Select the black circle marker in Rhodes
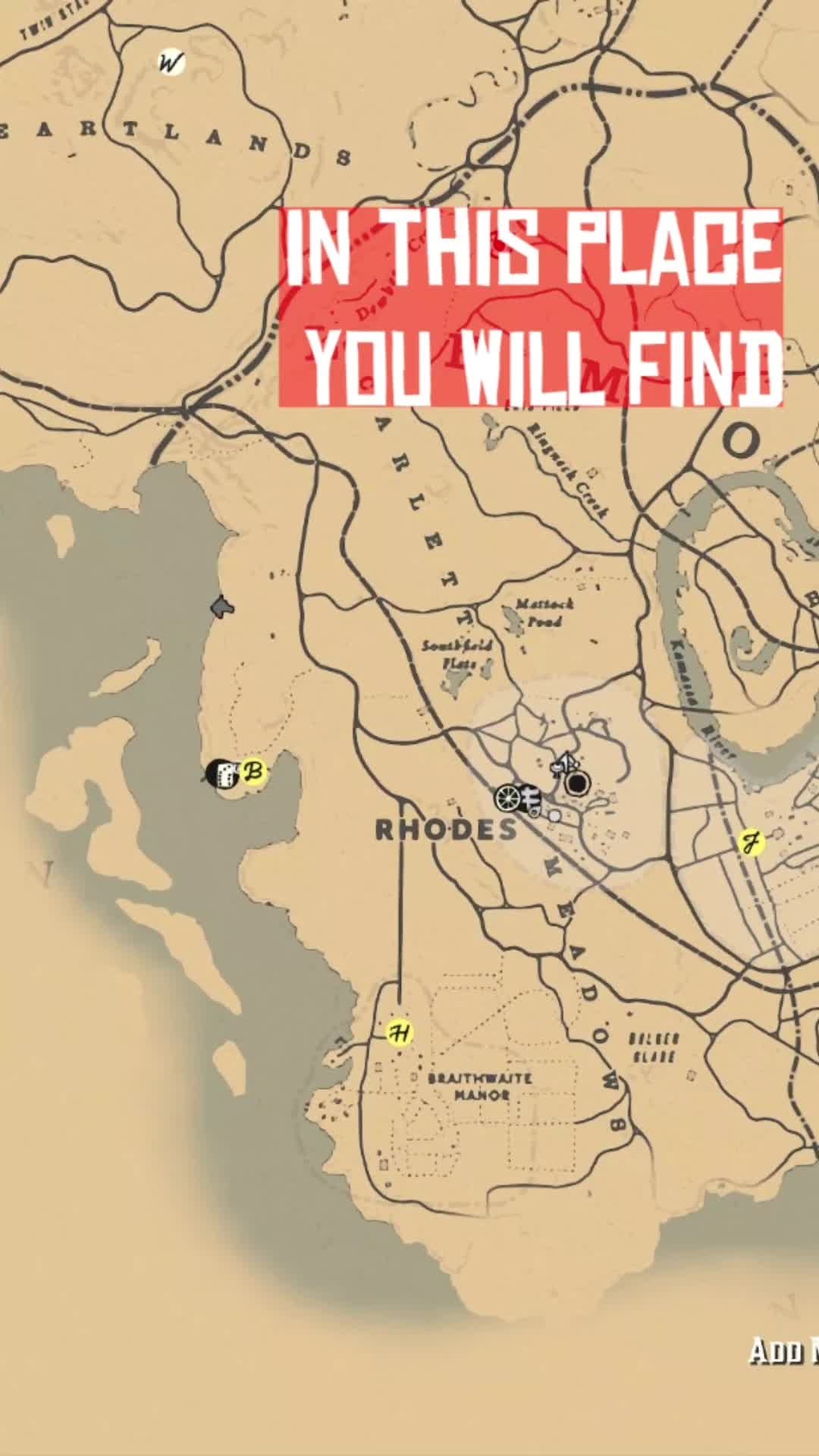Screen dimensions: 819x1456 pos(578,784)
